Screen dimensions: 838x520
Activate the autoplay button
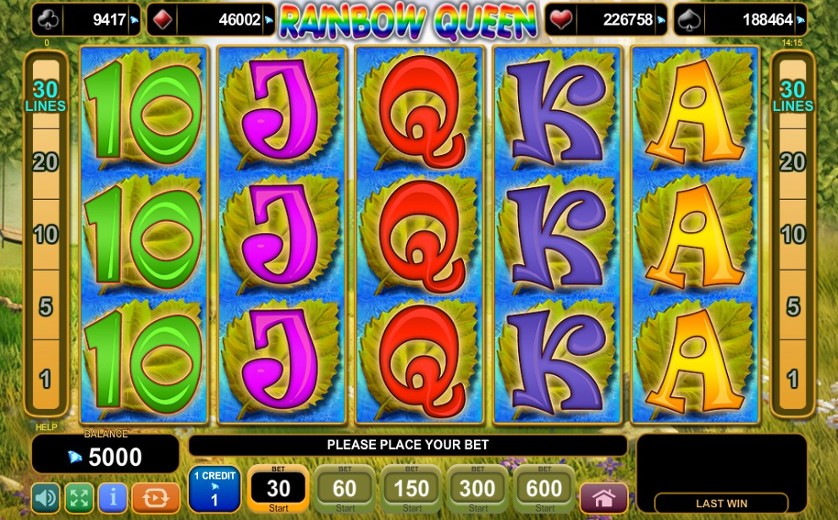[155, 497]
